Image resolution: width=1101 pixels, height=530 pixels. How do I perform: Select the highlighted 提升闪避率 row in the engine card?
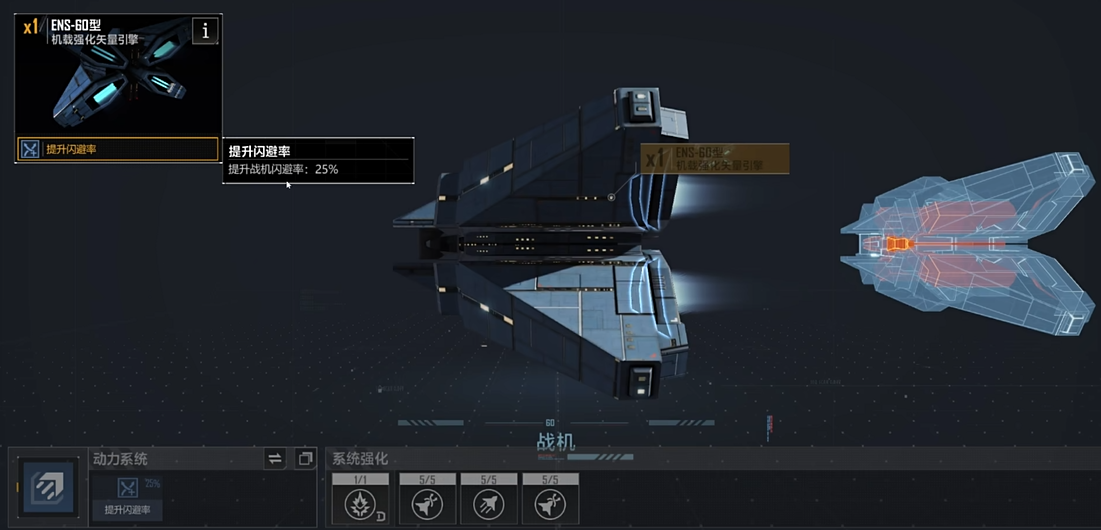click(x=117, y=149)
